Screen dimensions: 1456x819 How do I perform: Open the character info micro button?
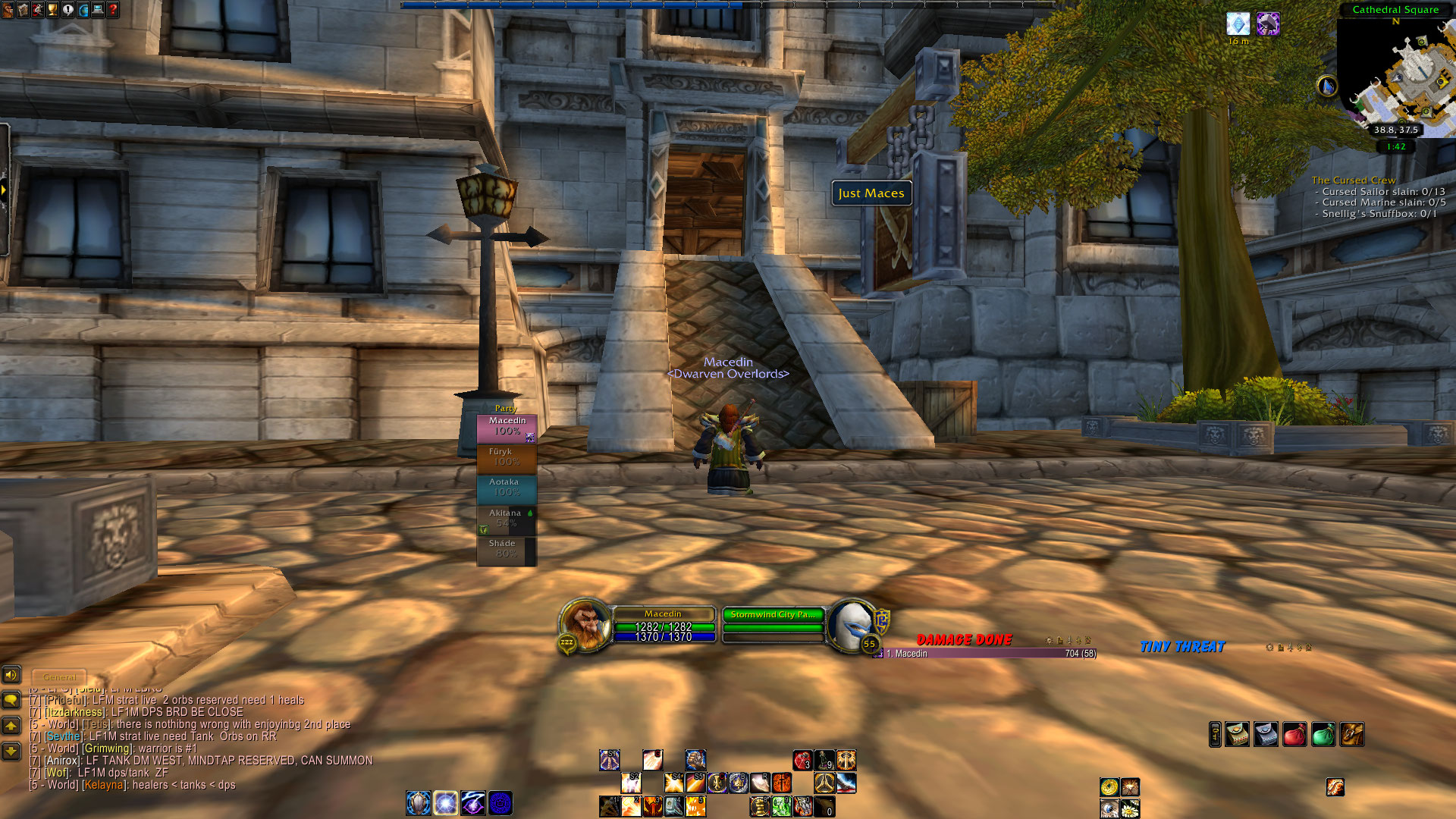[x=7, y=10]
